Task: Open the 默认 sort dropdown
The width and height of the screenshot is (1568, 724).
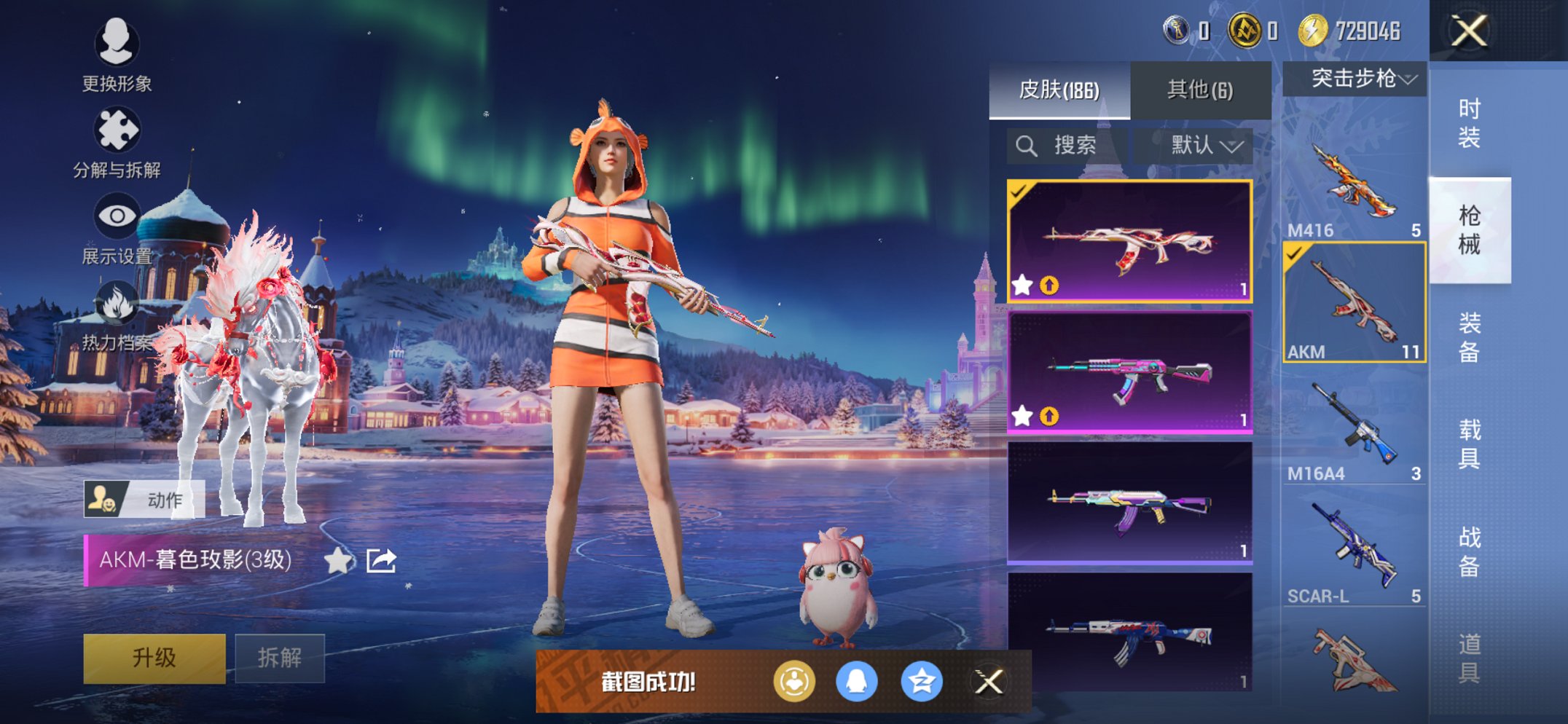Action: [1204, 146]
